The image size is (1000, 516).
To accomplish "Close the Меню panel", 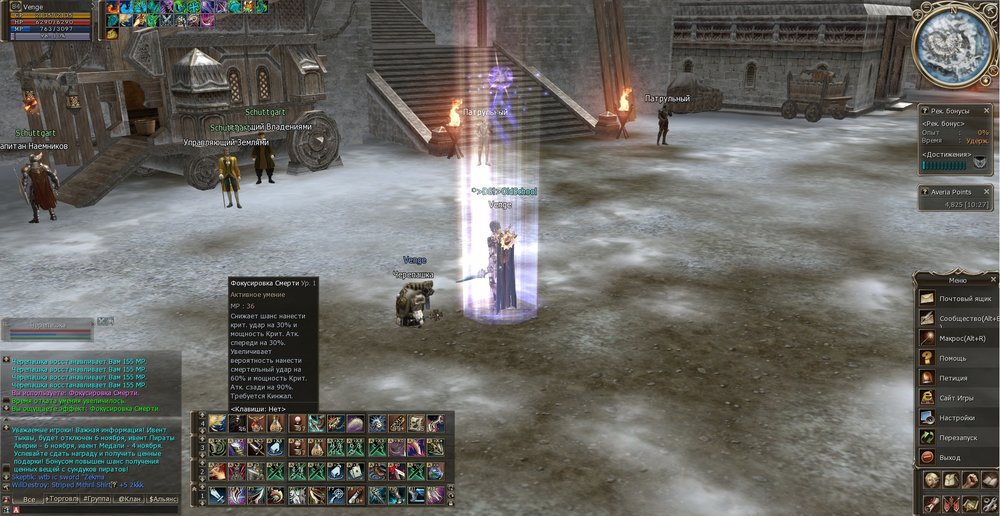I will pyautogui.click(x=992, y=280).
